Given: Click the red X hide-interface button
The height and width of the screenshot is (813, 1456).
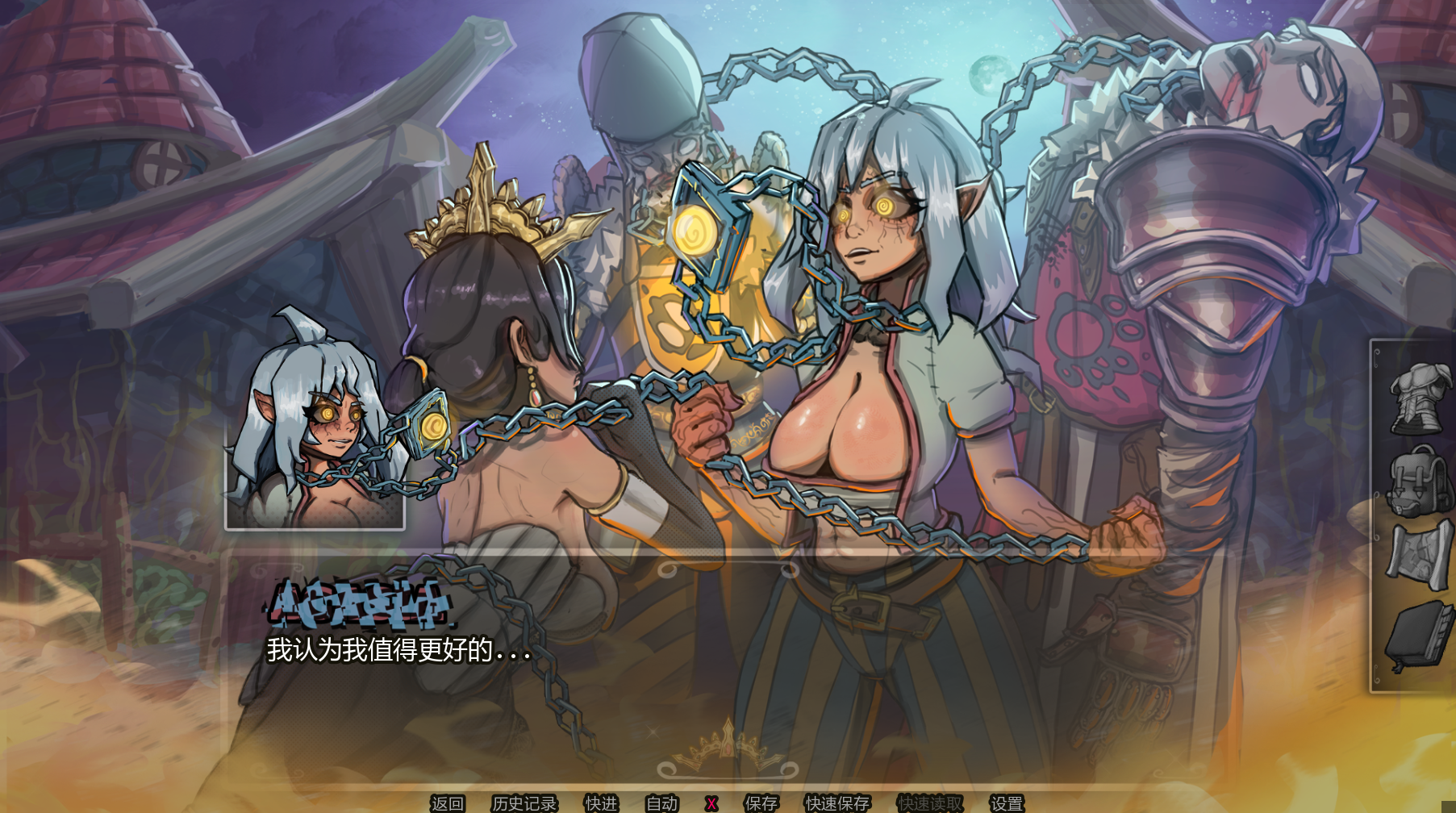Looking at the screenshot, I should tap(711, 803).
